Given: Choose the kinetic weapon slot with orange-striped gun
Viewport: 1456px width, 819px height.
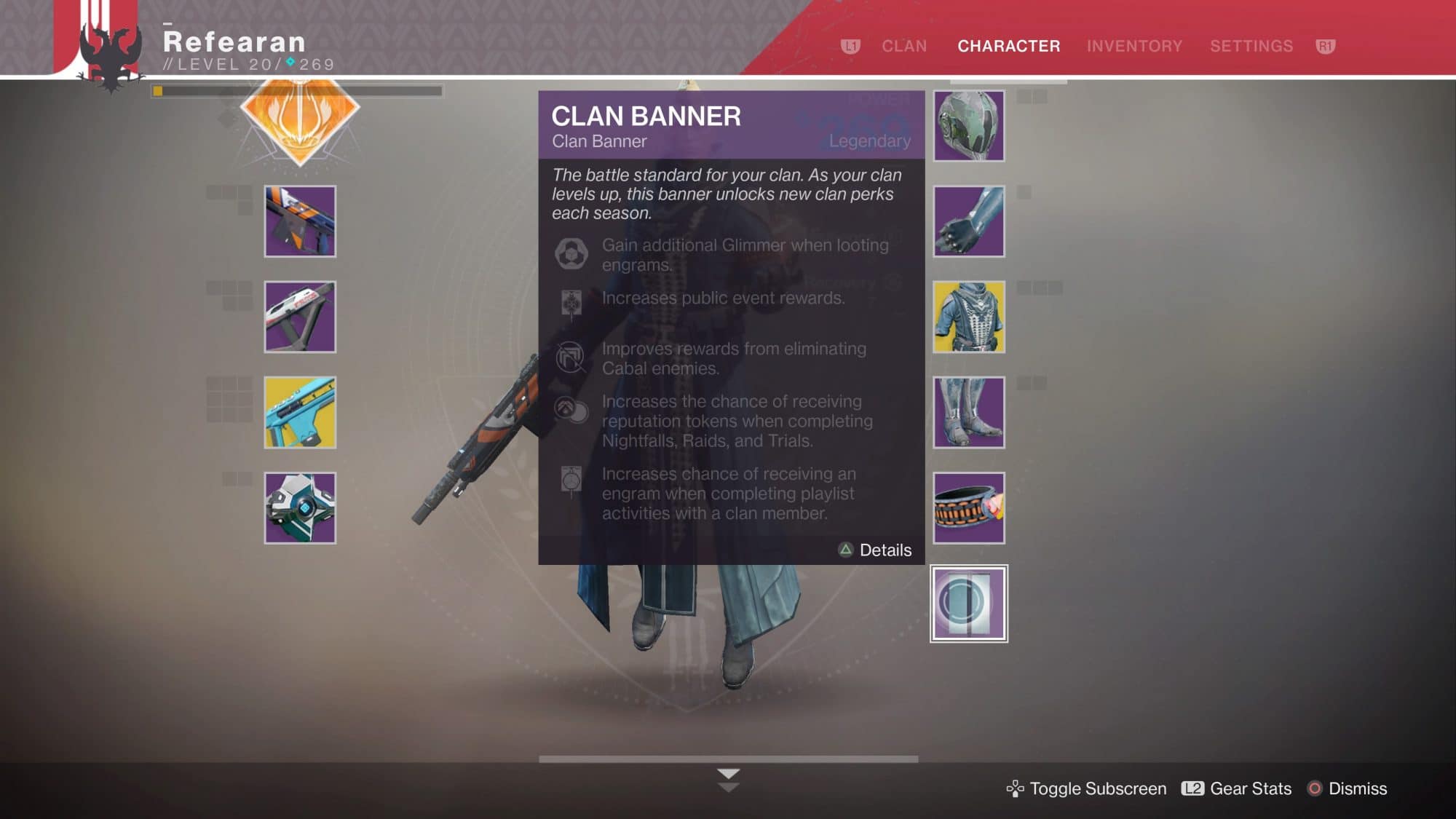Looking at the screenshot, I should 300,221.
